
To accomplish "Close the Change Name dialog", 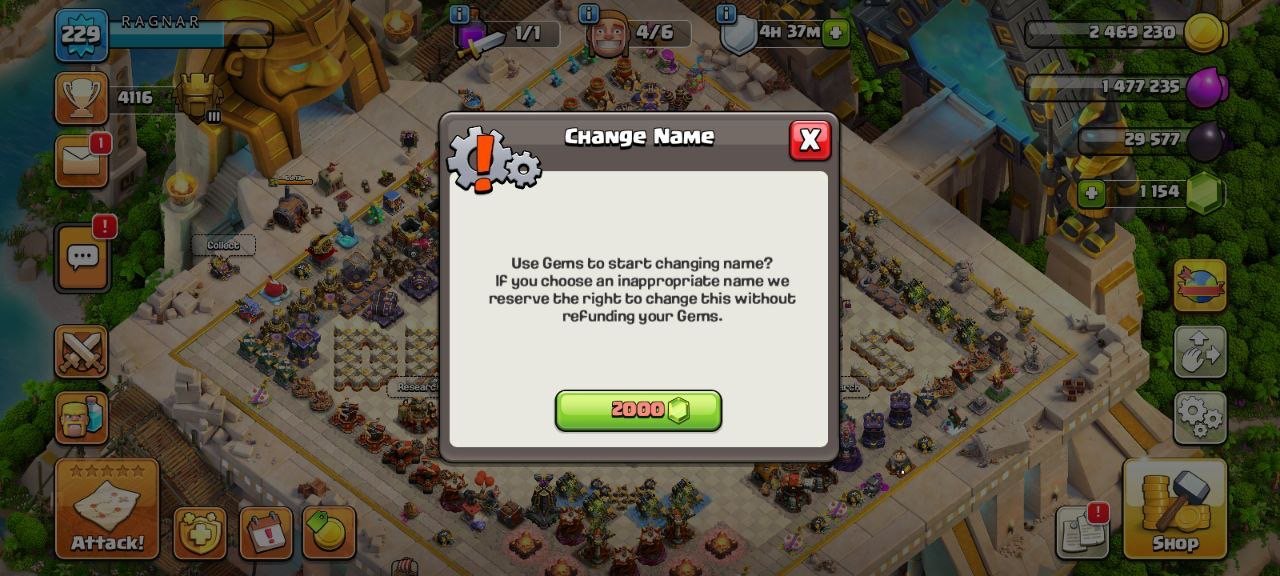I will [810, 140].
